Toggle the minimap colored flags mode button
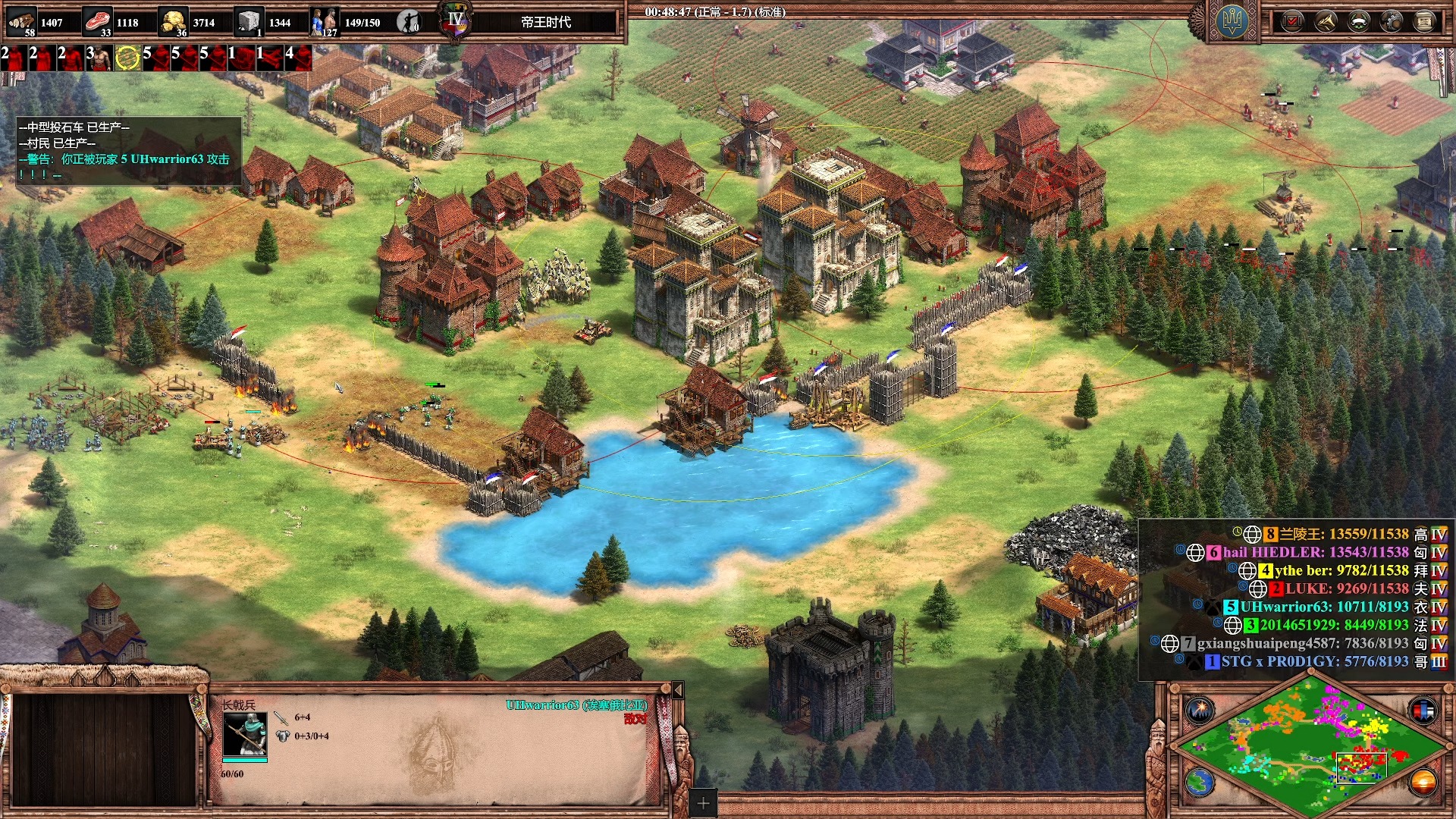 coord(1423,710)
